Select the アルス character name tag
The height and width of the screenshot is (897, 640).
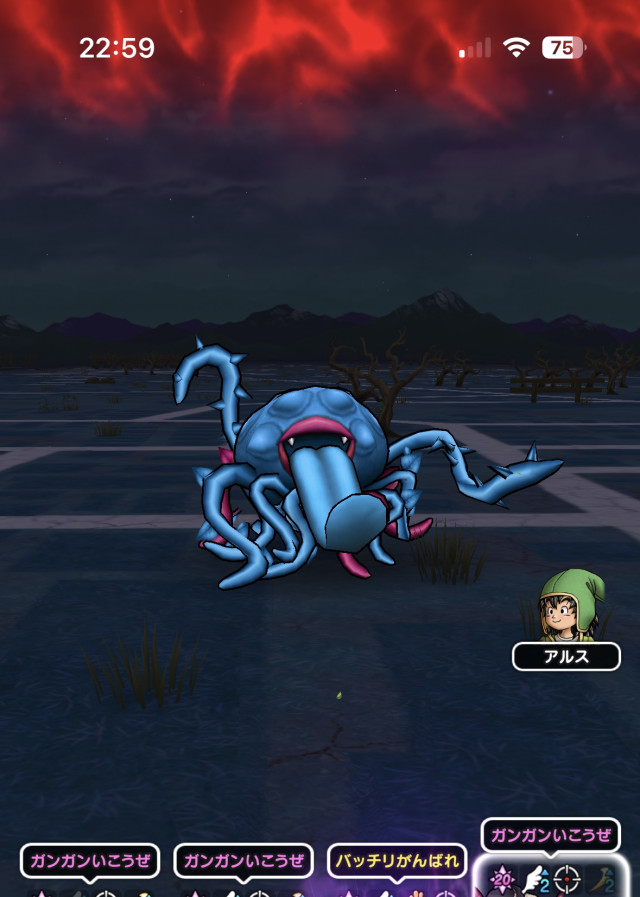[566, 657]
